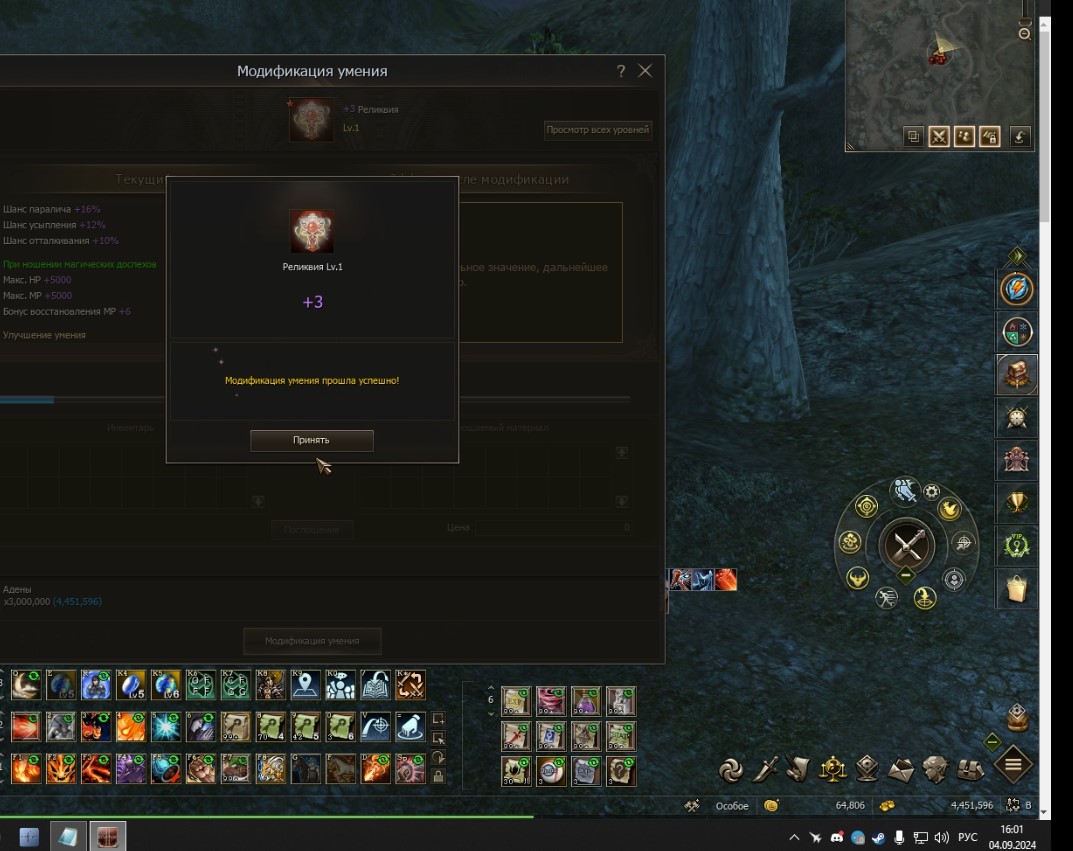Viewport: 1073px width, 851px height.
Task: Open the shopping bag store icon
Action: pos(1017,590)
